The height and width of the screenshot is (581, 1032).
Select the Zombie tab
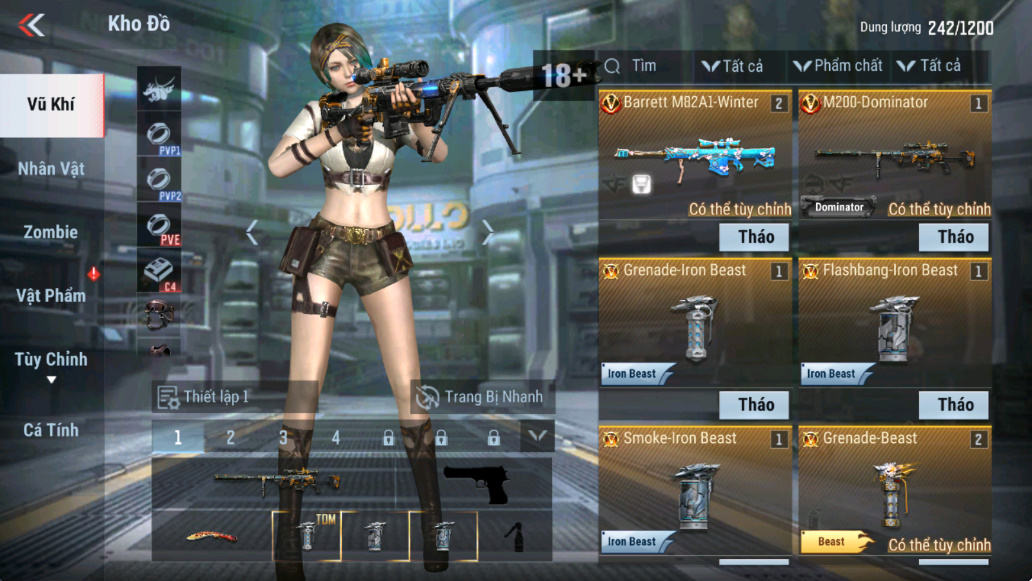pyautogui.click(x=51, y=232)
